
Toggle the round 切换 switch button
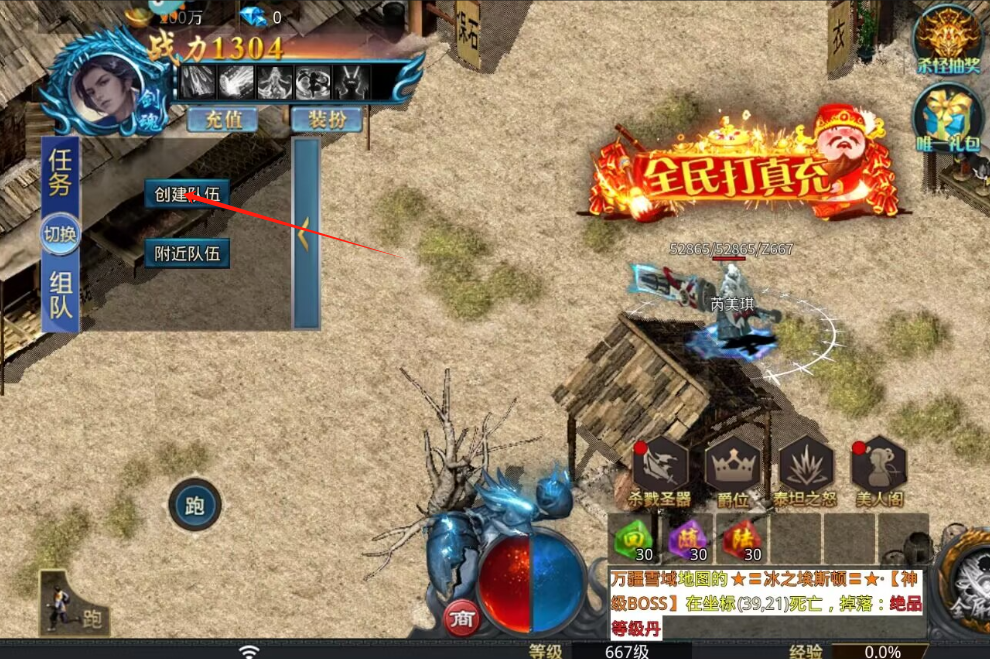pos(60,235)
